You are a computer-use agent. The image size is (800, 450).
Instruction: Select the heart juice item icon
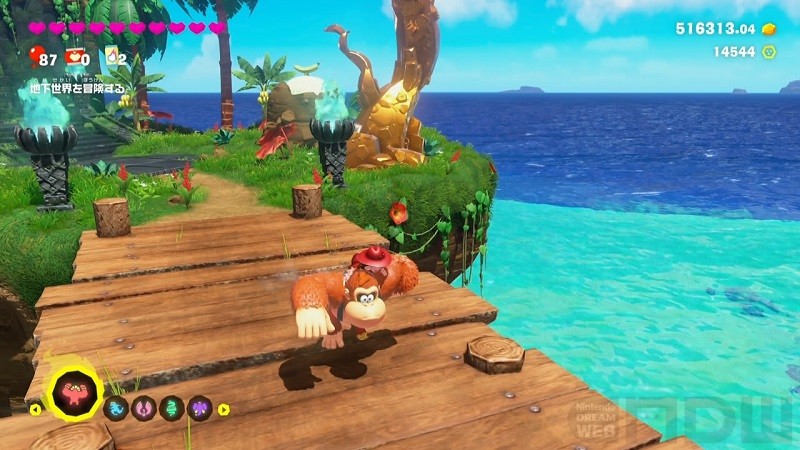tap(75, 56)
